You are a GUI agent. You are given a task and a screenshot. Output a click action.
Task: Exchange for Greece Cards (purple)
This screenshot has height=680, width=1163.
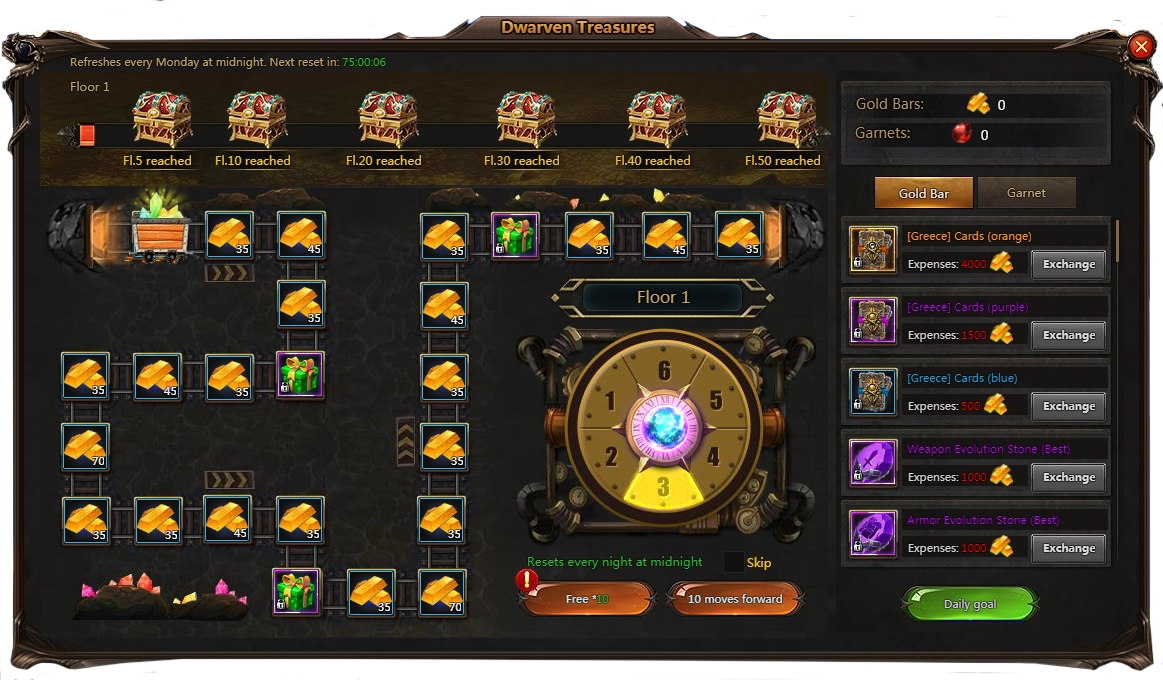(x=1068, y=336)
